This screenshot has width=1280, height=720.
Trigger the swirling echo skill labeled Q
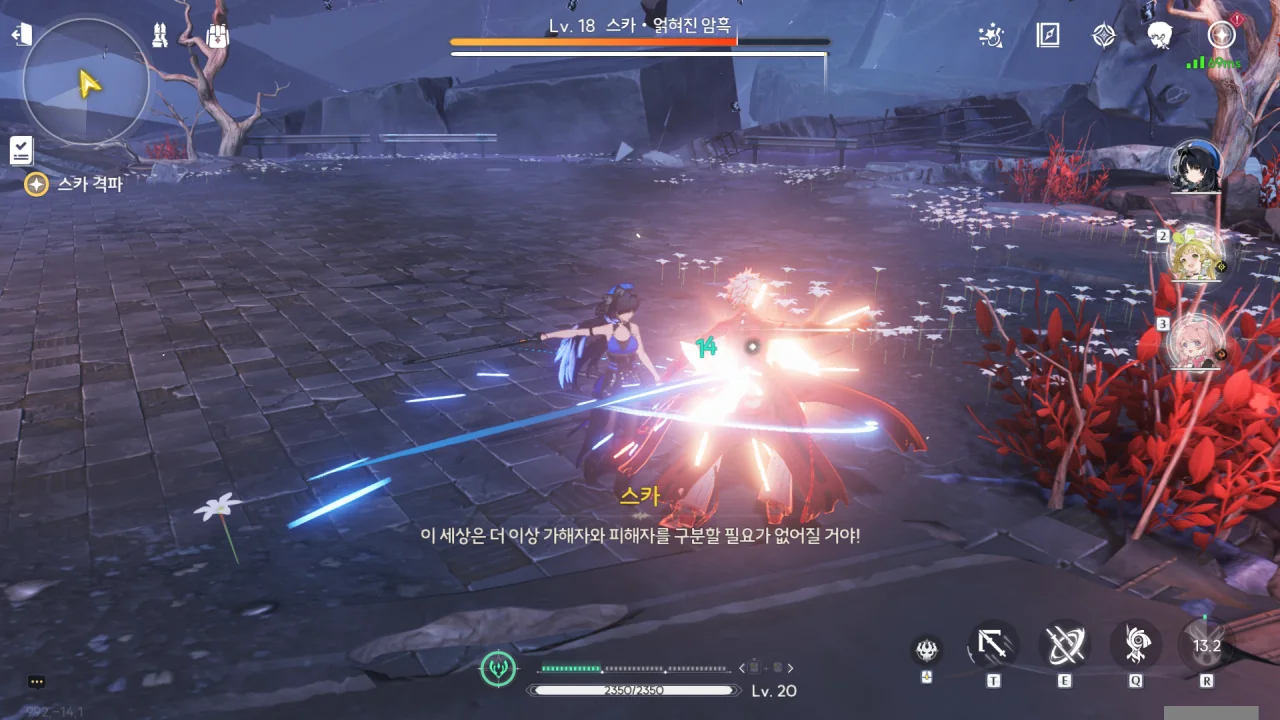pyautogui.click(x=1136, y=645)
